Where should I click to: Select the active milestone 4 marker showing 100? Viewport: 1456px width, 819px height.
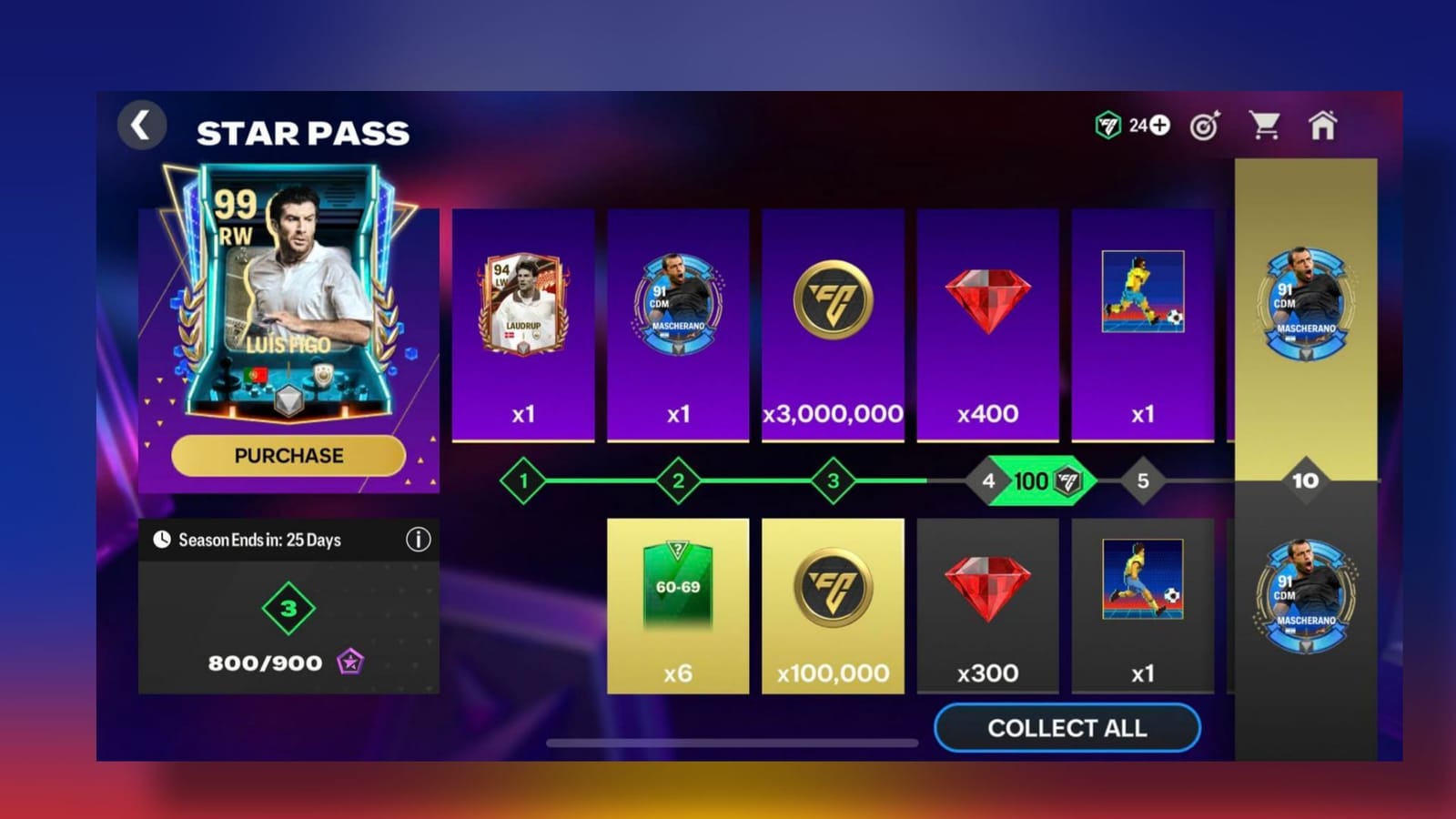pyautogui.click(x=1008, y=481)
